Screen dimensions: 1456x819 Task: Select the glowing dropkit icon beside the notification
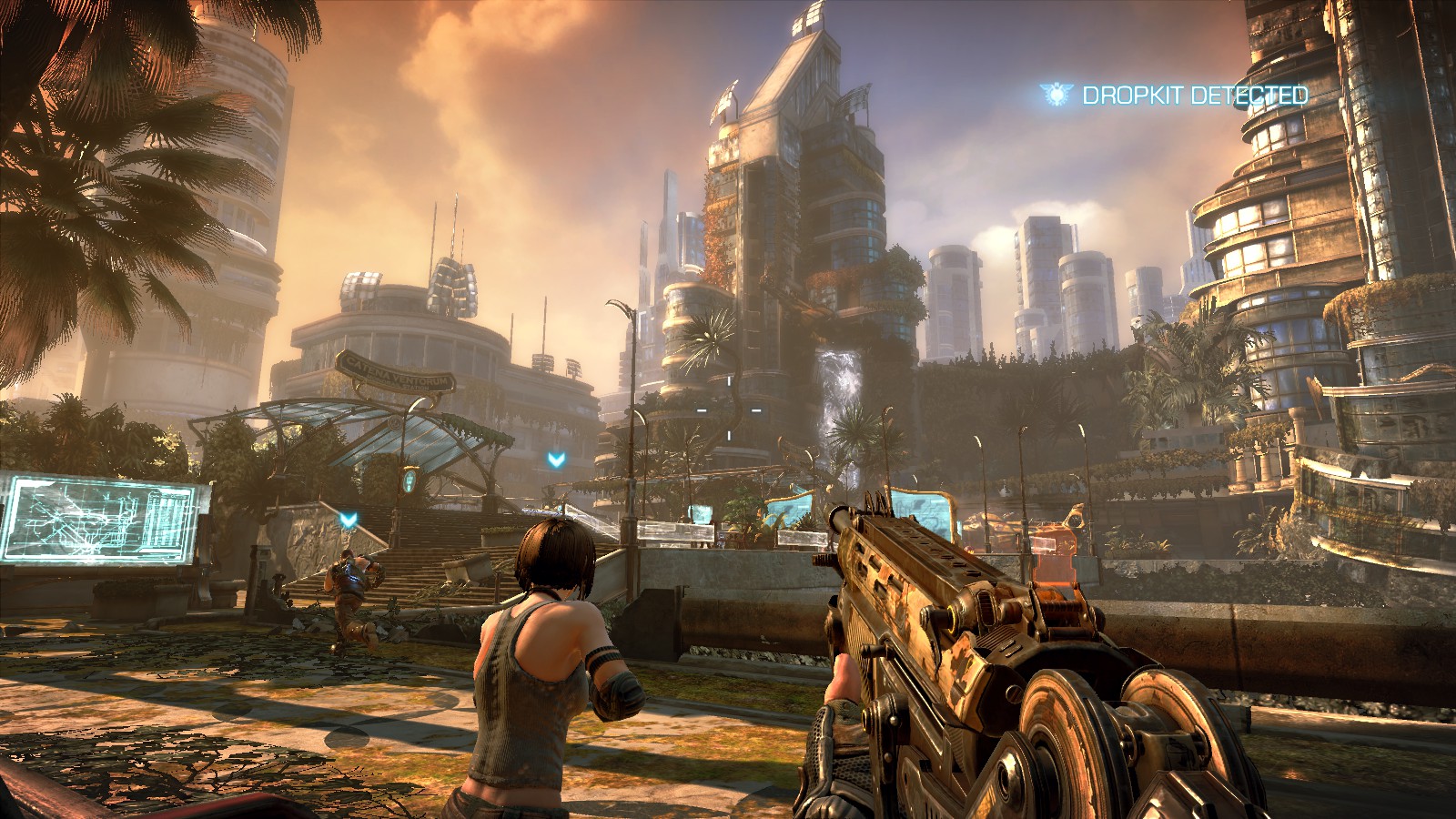click(1057, 93)
